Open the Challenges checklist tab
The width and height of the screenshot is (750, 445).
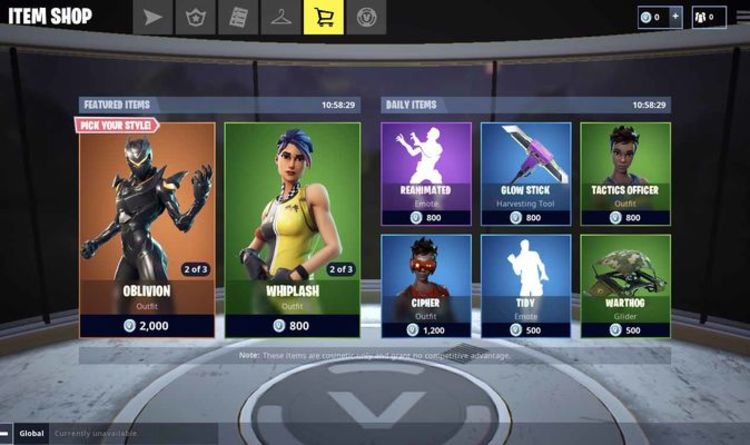(239, 16)
